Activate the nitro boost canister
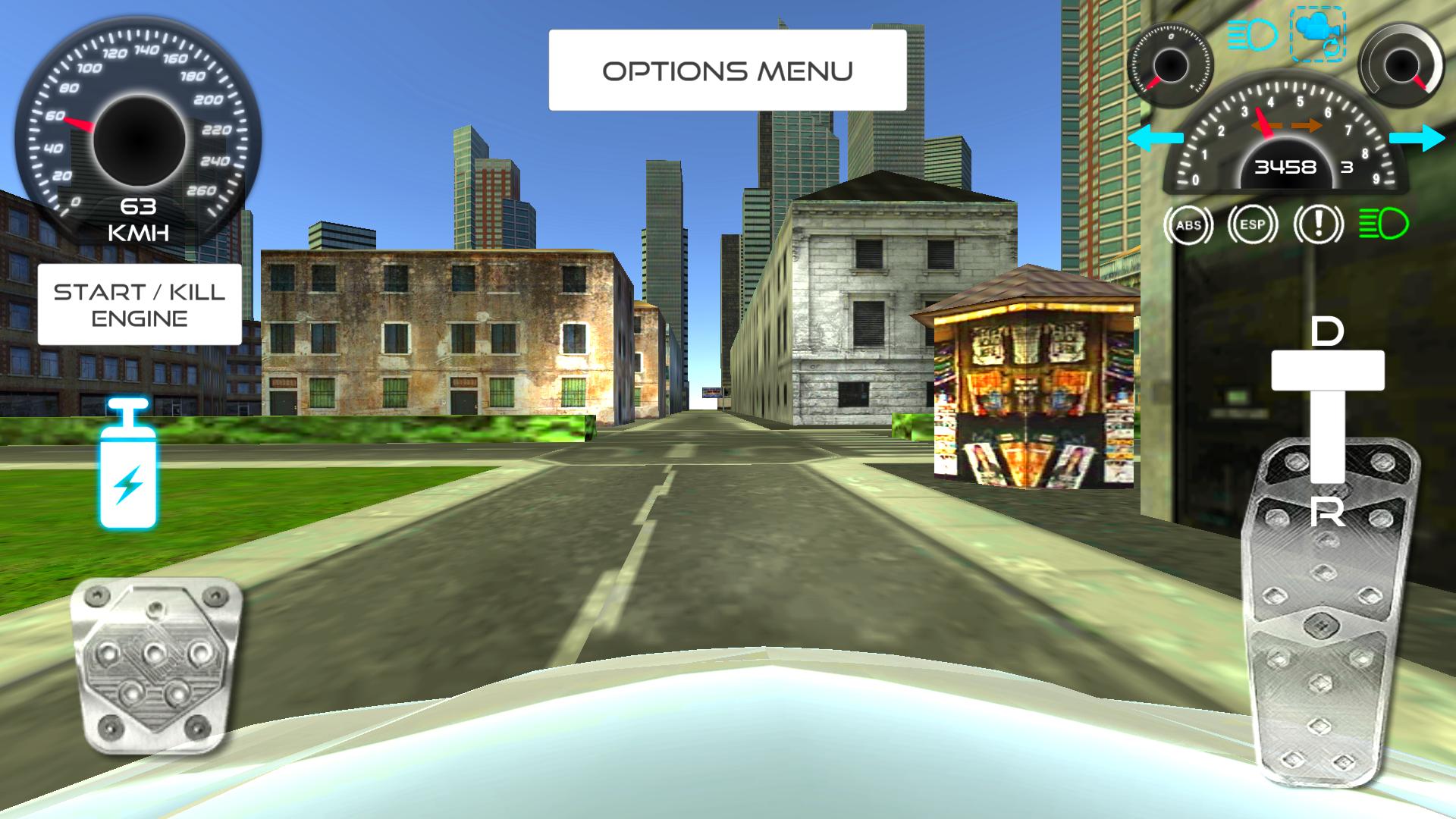This screenshot has height=819, width=1456. 128,465
